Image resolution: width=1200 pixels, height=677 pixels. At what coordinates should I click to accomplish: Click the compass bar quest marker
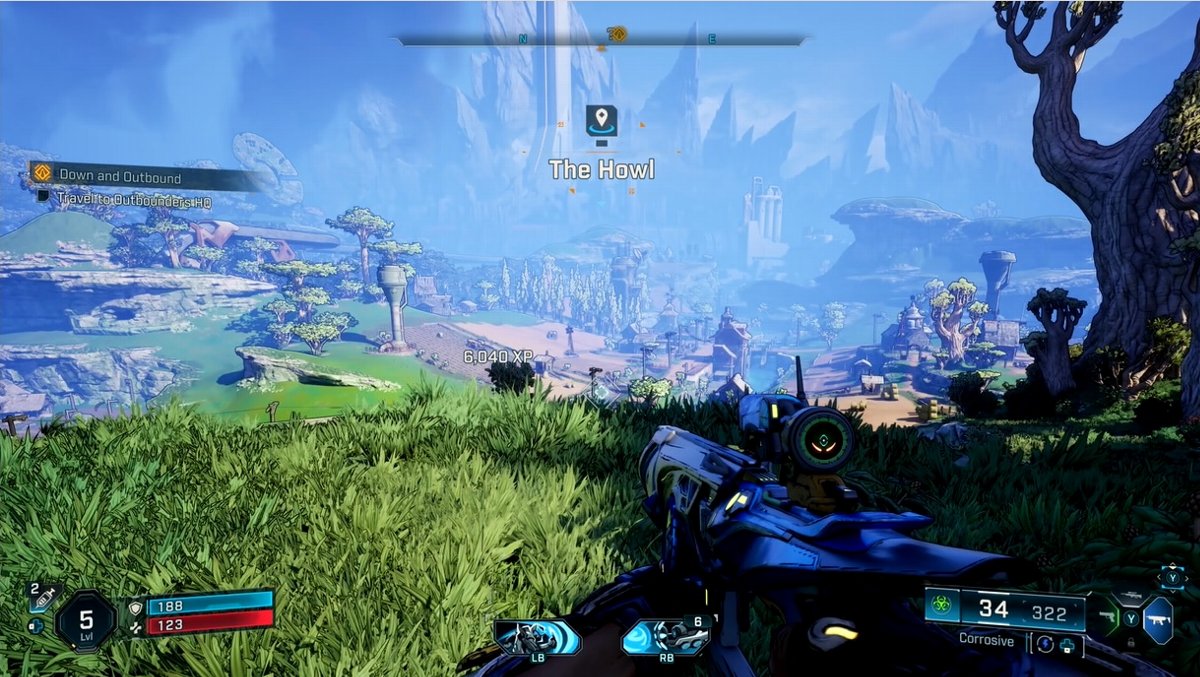click(x=617, y=35)
